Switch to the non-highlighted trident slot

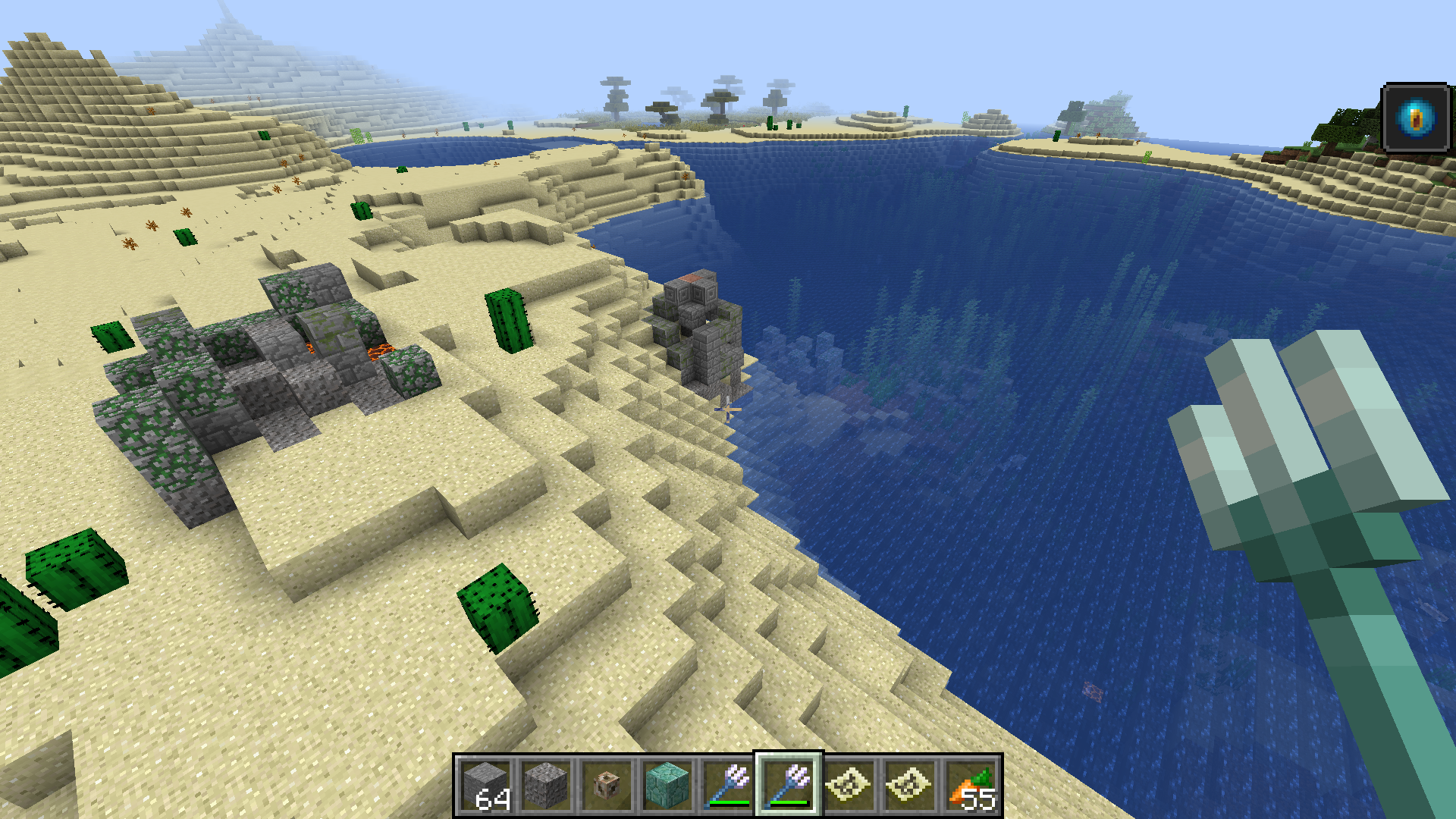[x=728, y=786]
